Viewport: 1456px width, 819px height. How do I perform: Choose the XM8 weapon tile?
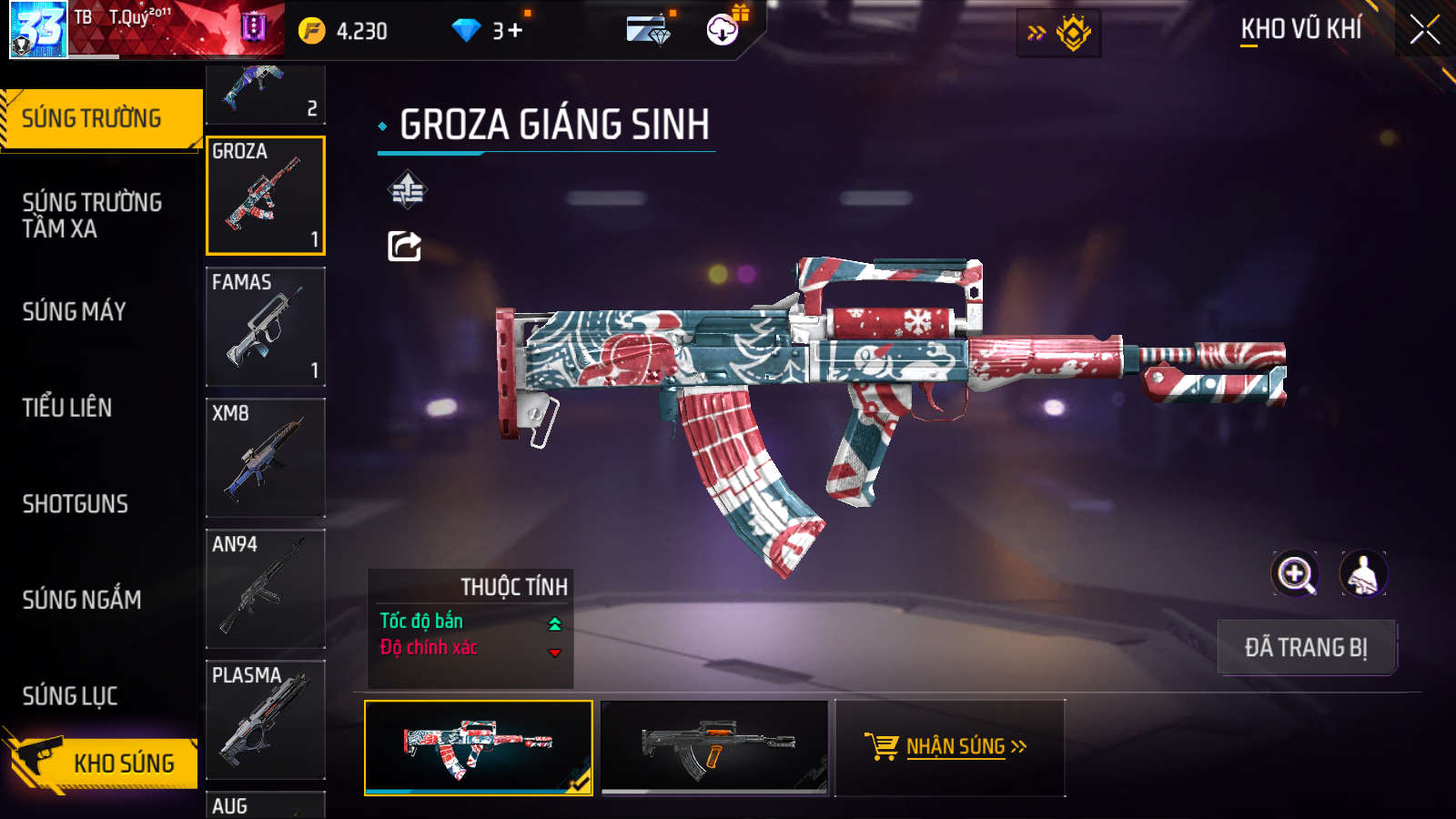click(265, 458)
